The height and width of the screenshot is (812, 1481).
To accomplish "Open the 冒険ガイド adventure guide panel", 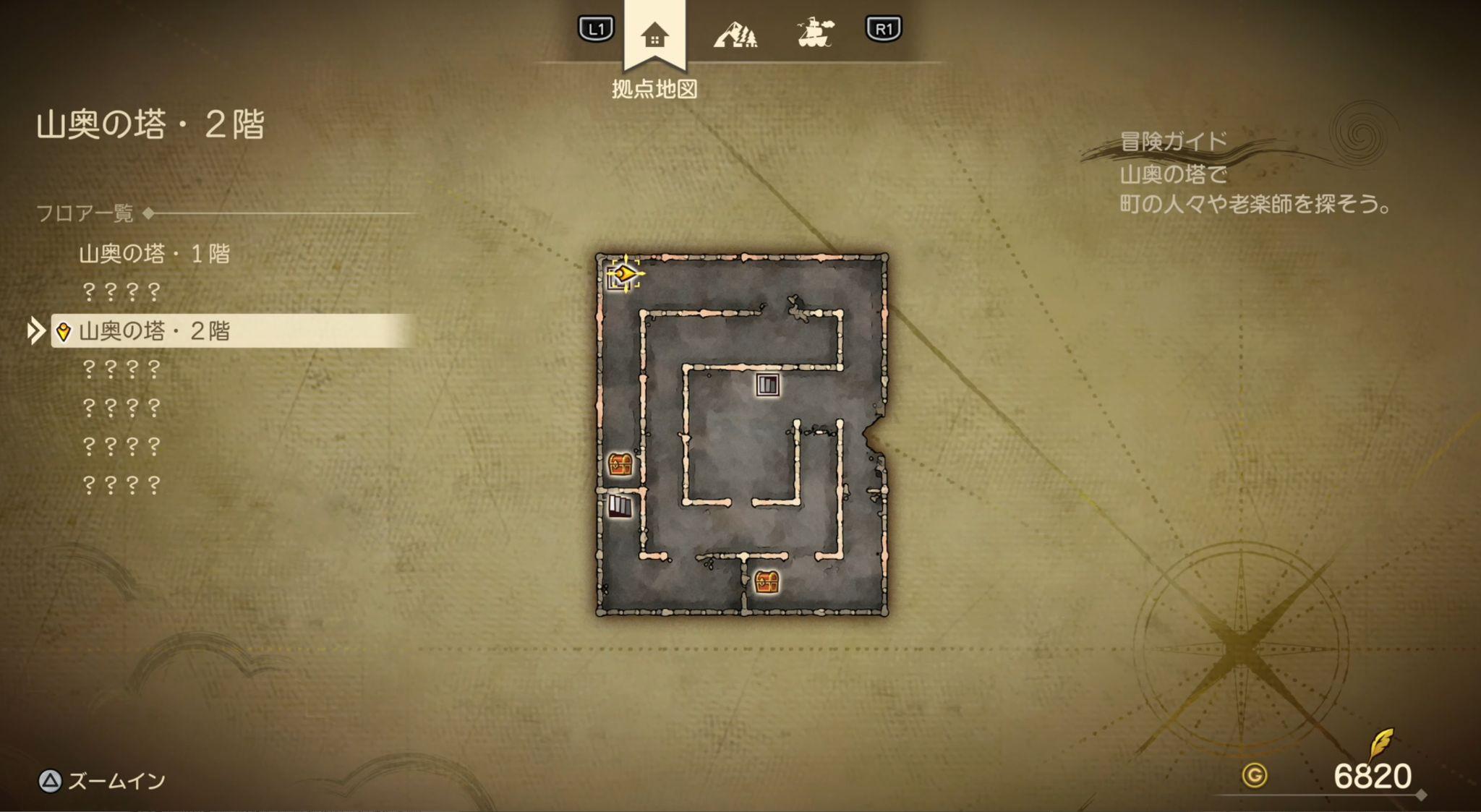I will pos(1173,141).
